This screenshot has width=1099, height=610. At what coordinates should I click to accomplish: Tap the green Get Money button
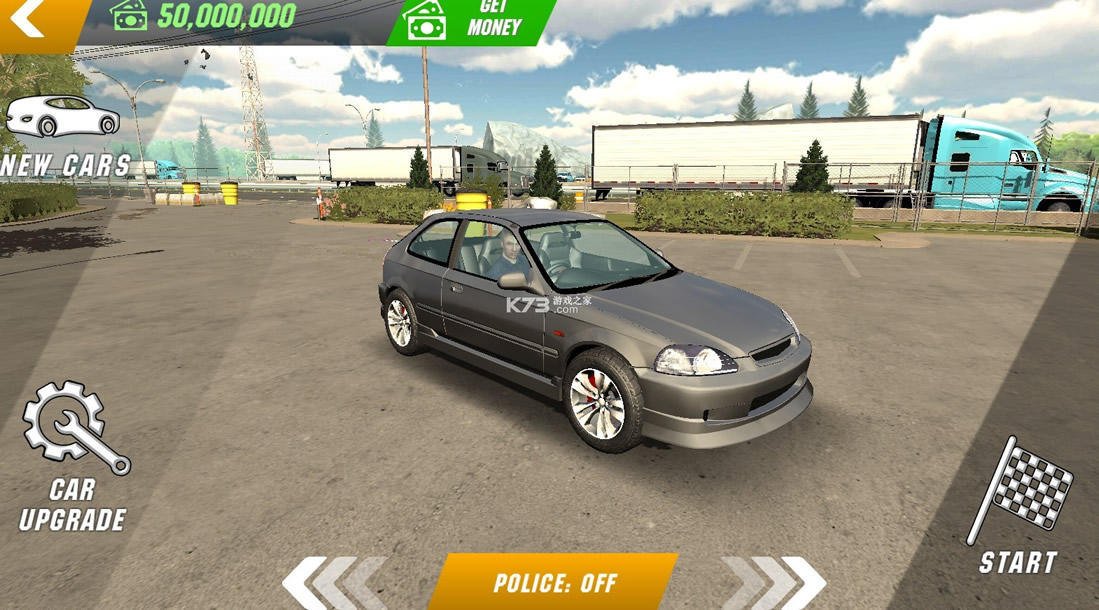coord(470,20)
